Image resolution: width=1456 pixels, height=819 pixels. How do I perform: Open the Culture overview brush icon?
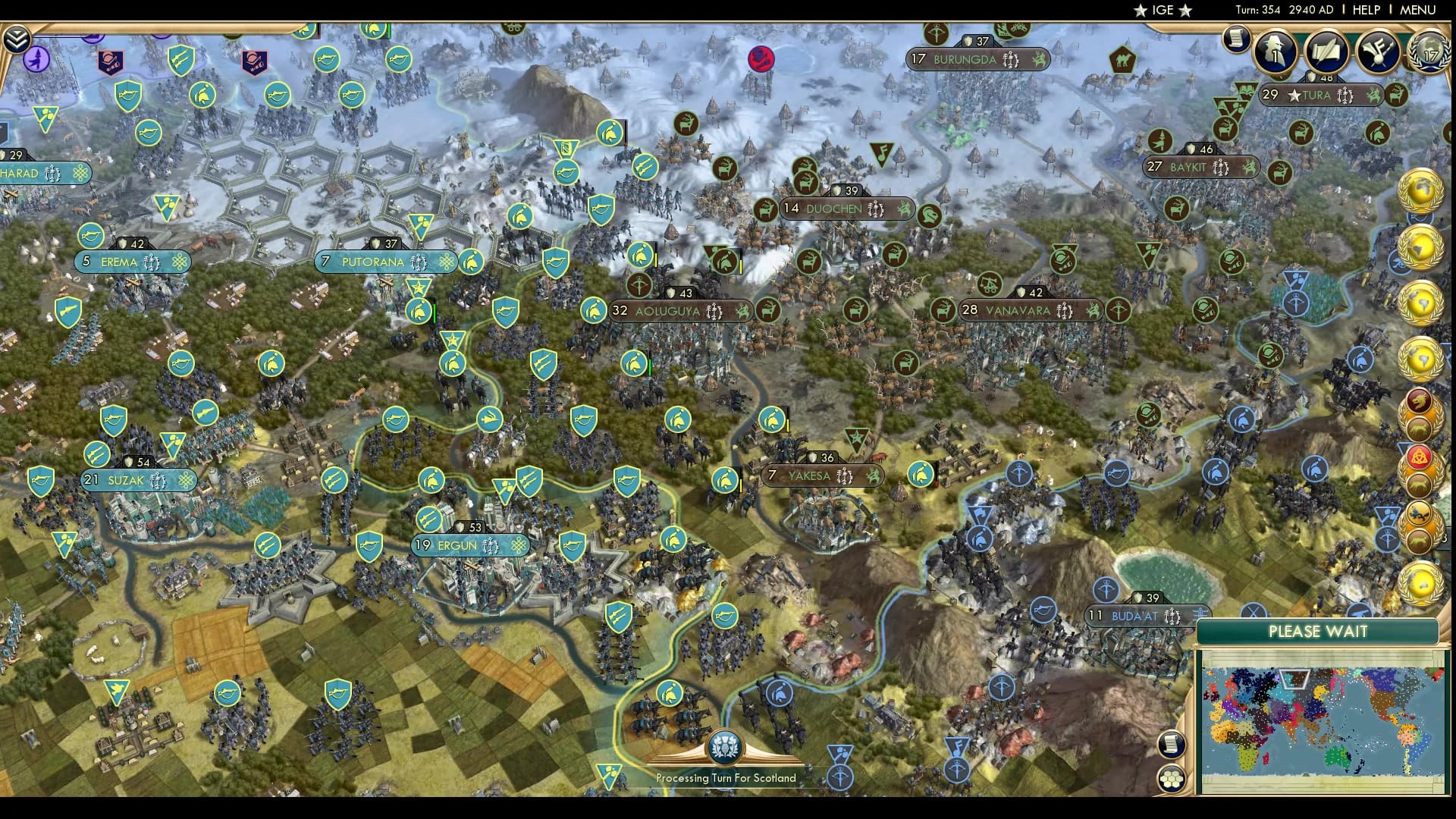tap(1378, 52)
